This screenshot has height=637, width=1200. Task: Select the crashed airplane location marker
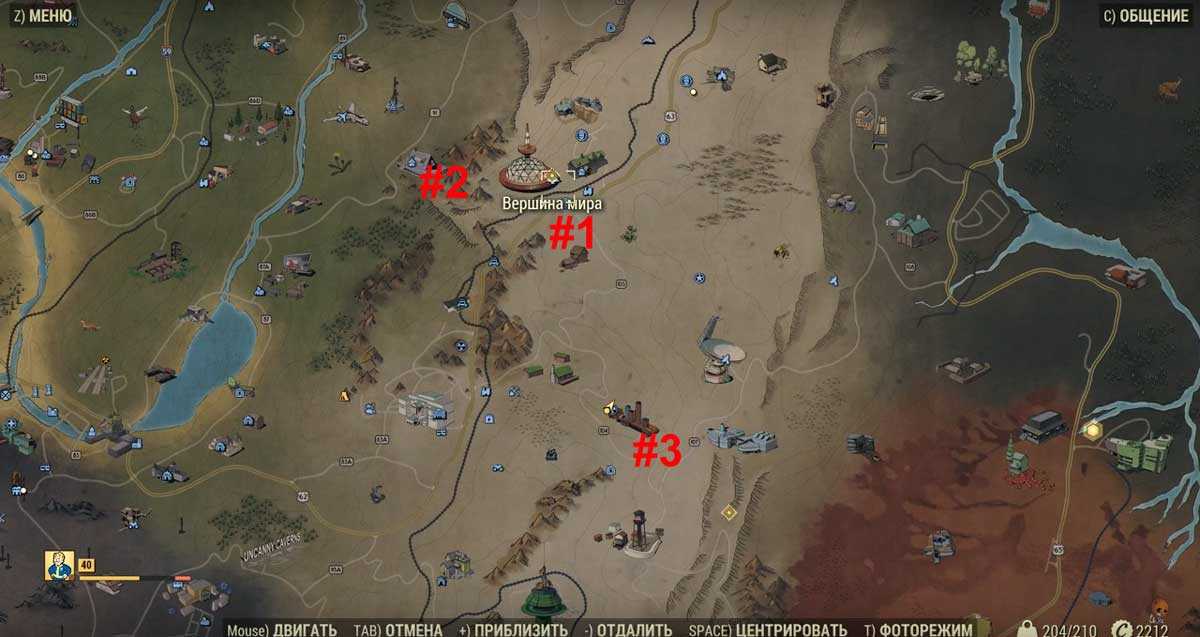tap(345, 116)
